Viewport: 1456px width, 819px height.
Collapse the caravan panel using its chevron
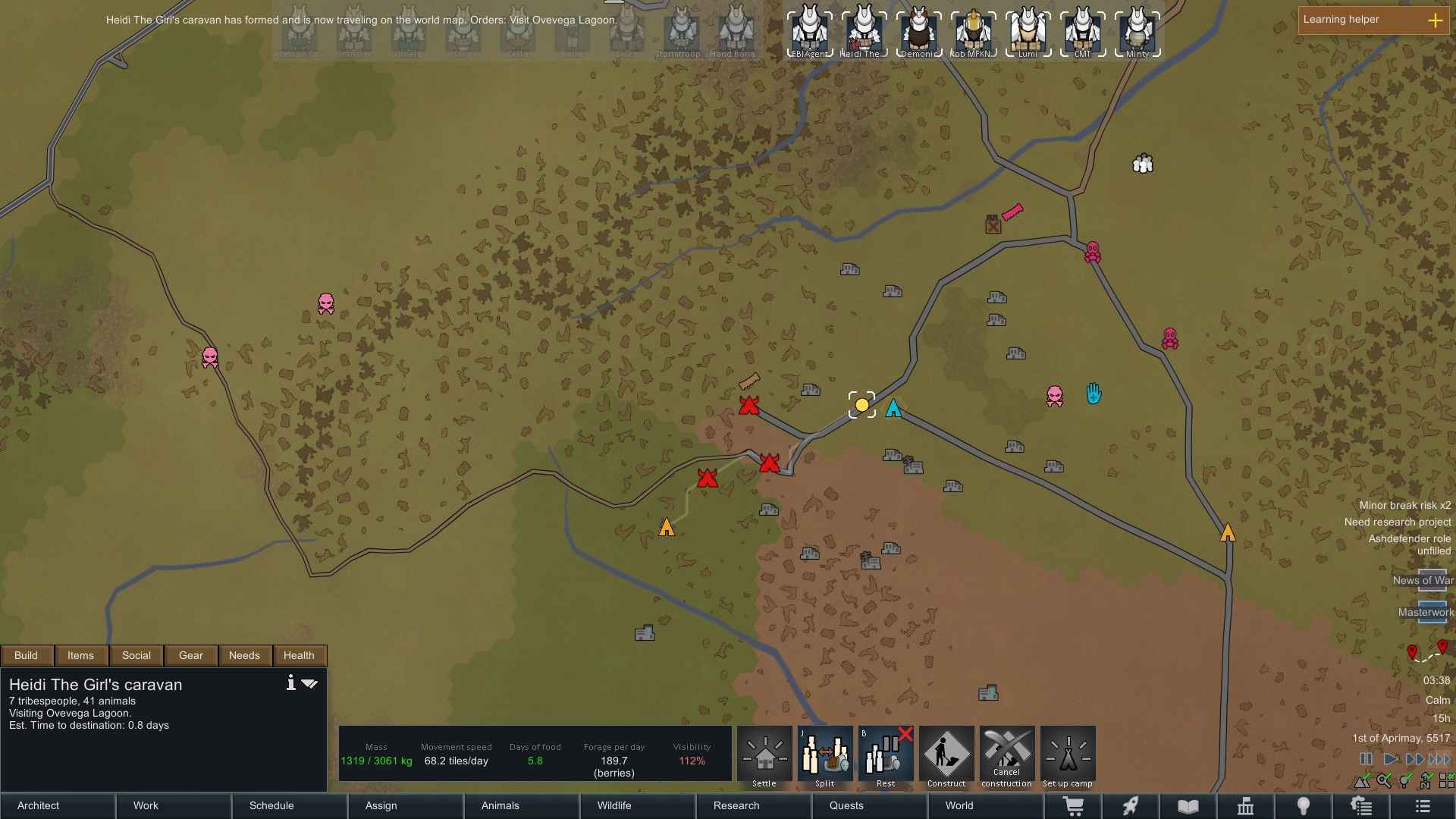[309, 683]
